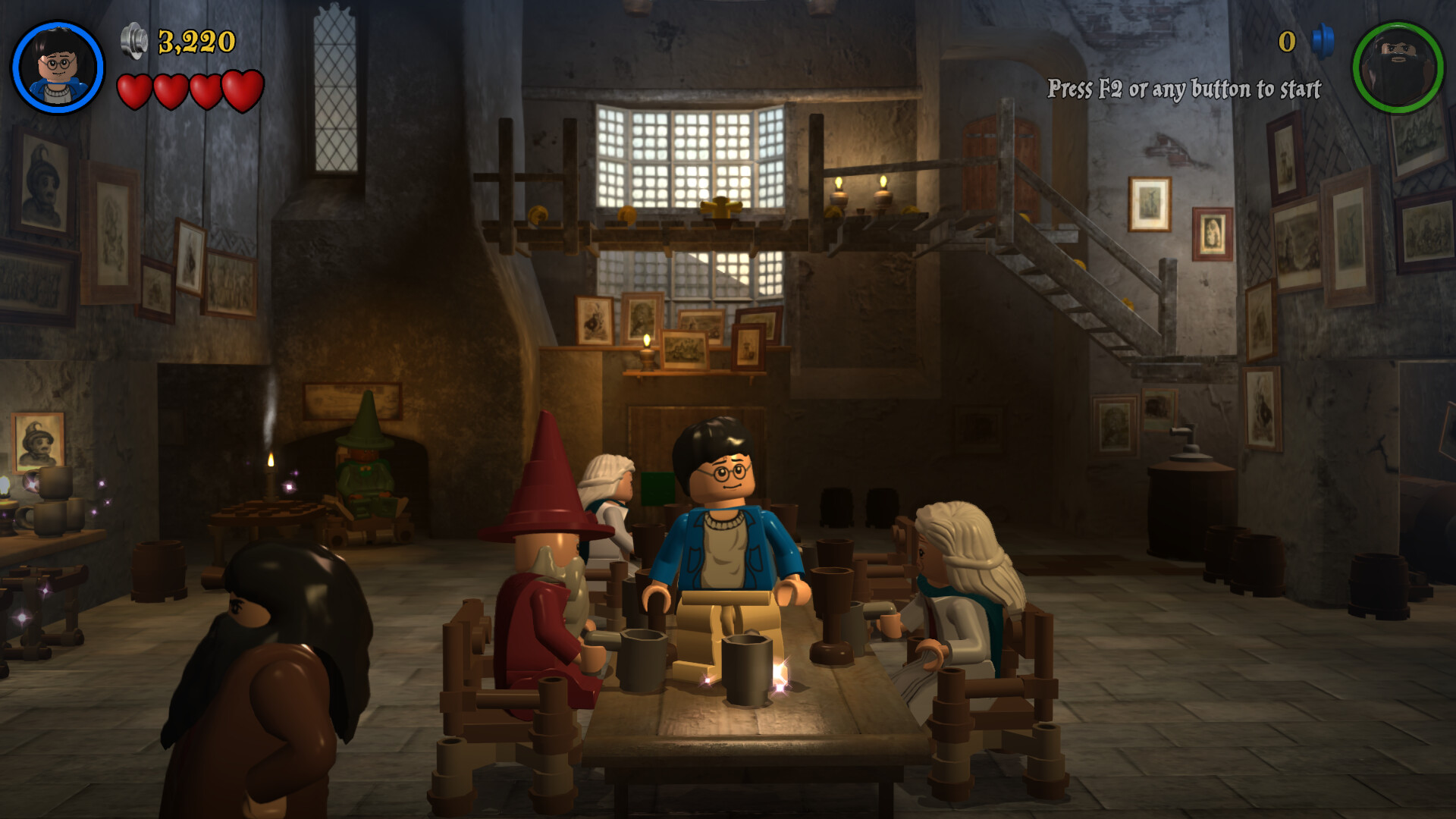This screenshot has width=1456, height=819.
Task: Select Hagrid's player two portrait
Action: 1398,67
